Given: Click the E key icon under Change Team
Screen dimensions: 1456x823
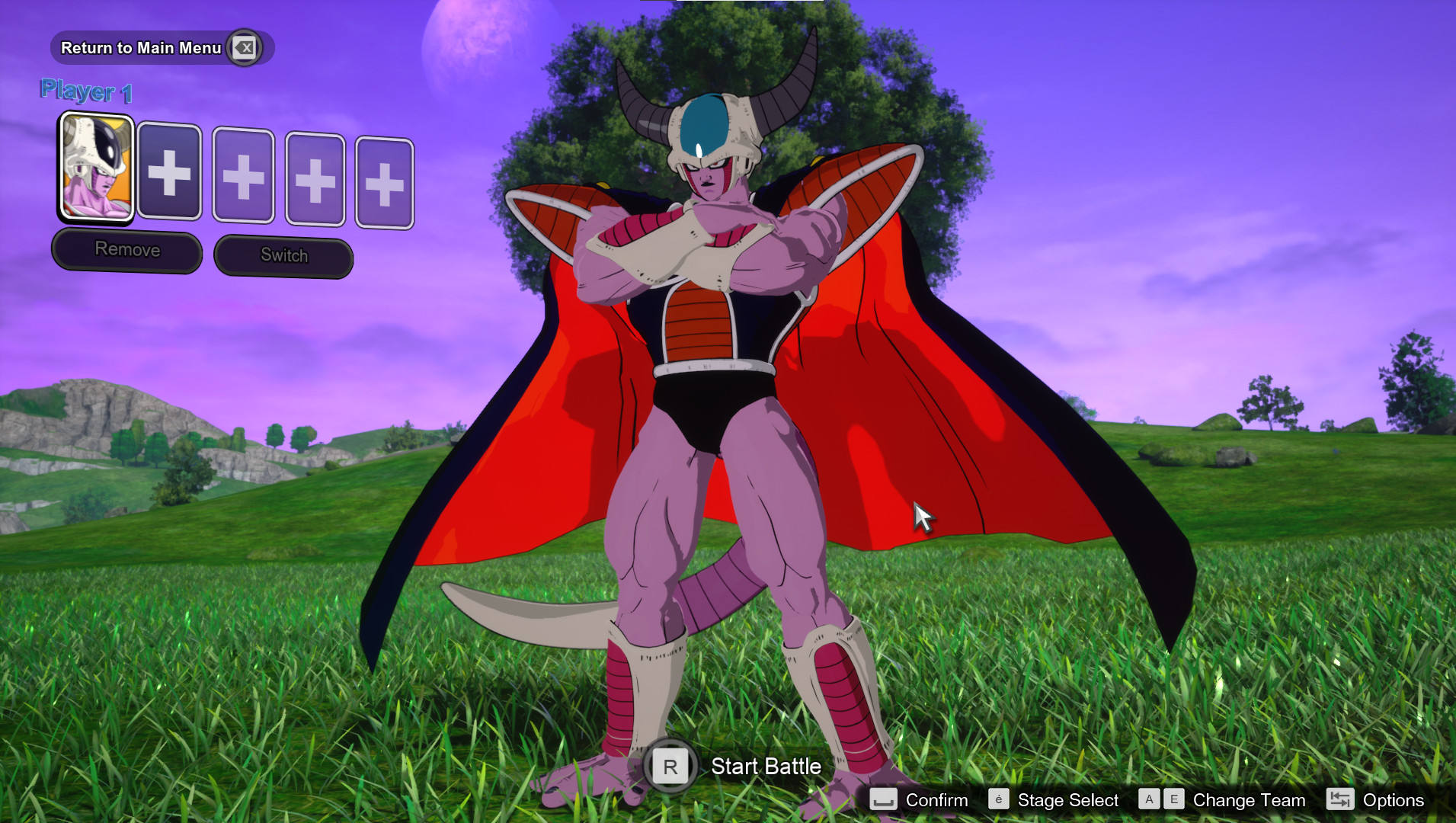Looking at the screenshot, I should (x=1173, y=799).
